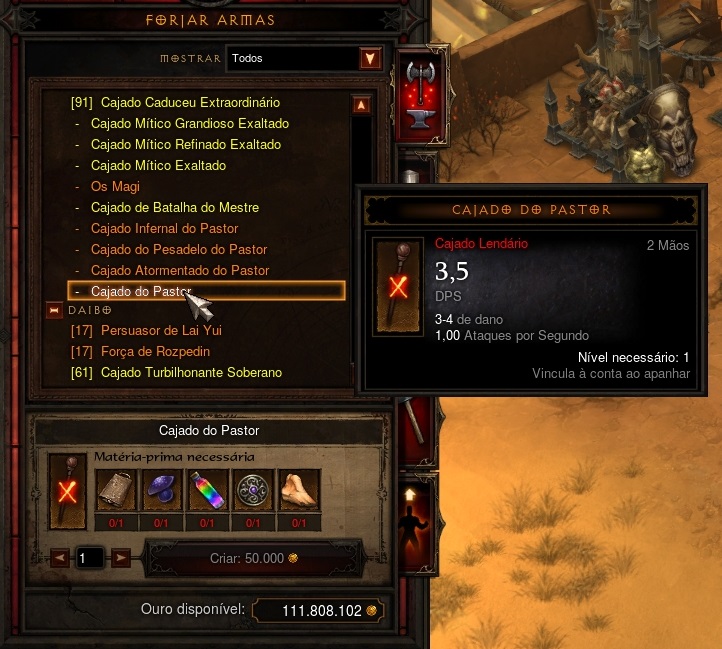Select Cajado Atormentado do Pastor
This screenshot has height=649, width=722.
pyautogui.click(x=180, y=271)
